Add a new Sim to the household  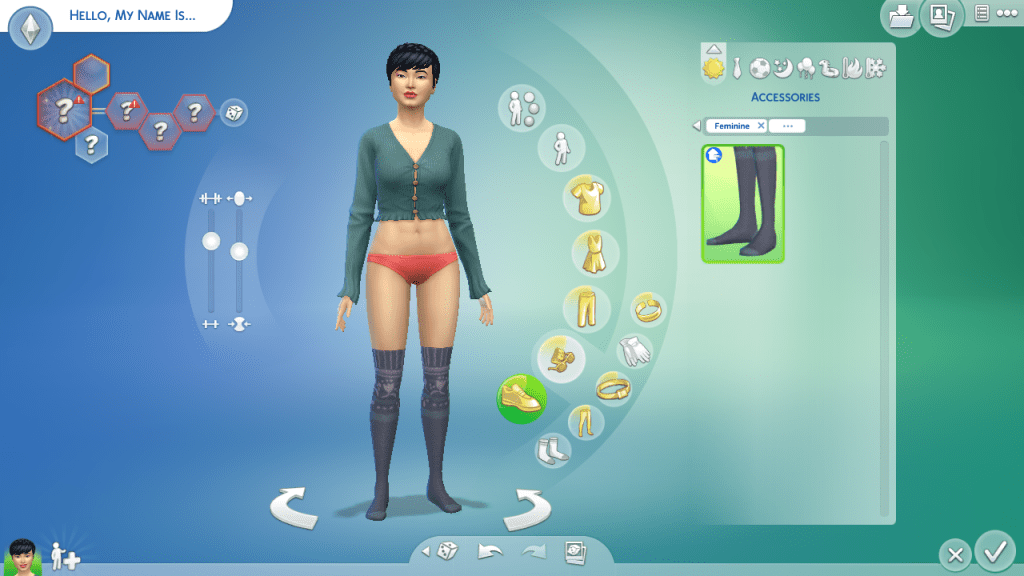coord(65,556)
